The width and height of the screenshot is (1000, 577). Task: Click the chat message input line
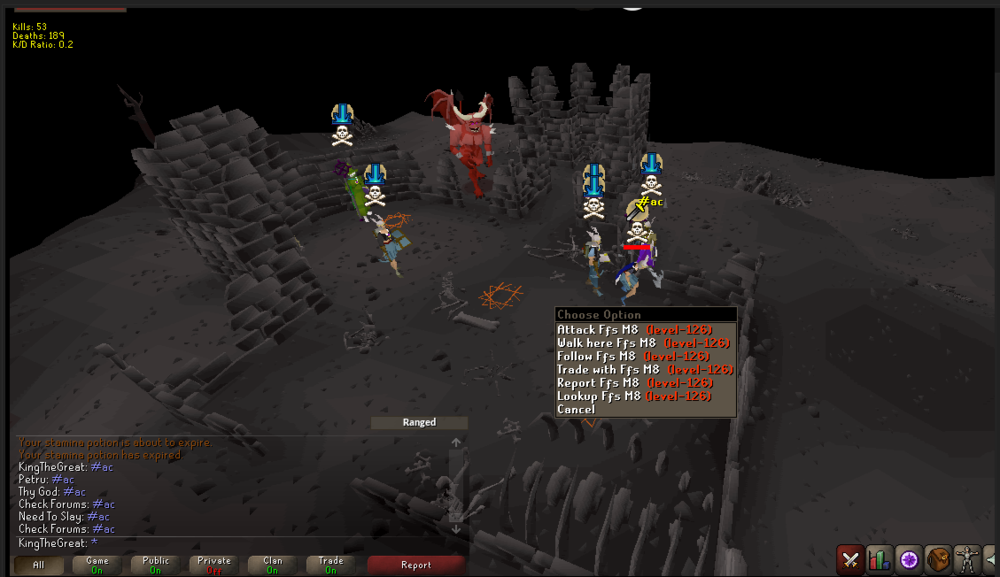(x=230, y=543)
